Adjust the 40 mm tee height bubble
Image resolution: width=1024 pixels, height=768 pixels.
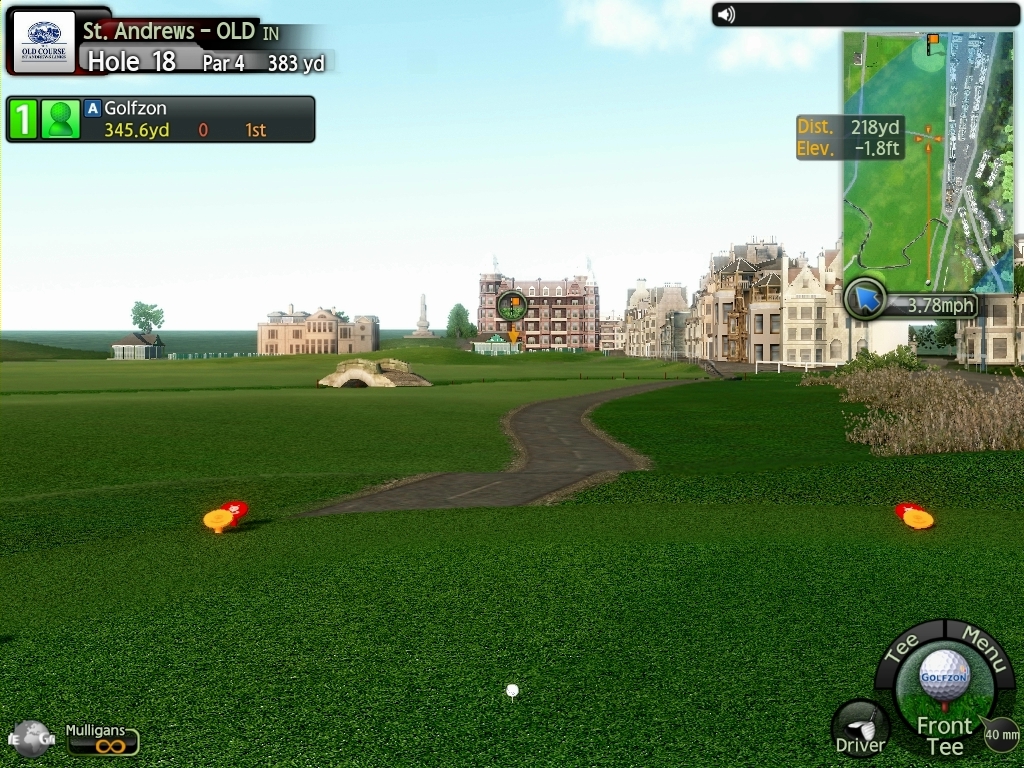1001,735
